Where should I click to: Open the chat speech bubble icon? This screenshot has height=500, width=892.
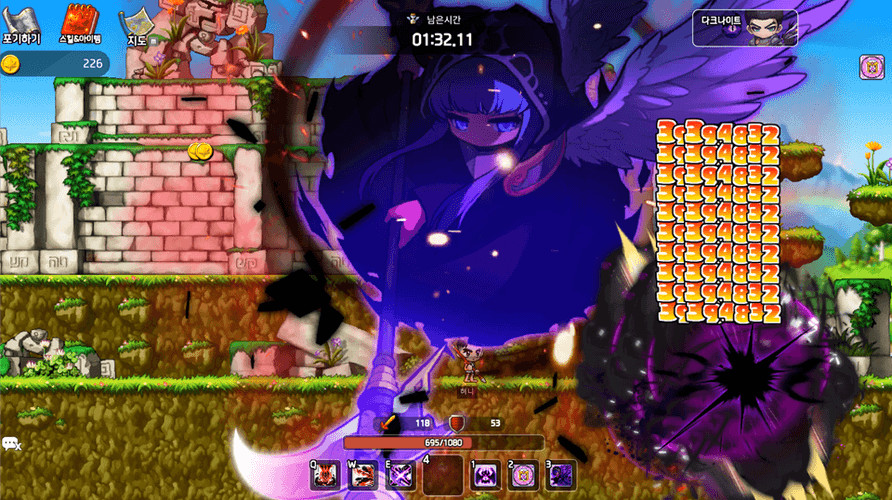12,444
